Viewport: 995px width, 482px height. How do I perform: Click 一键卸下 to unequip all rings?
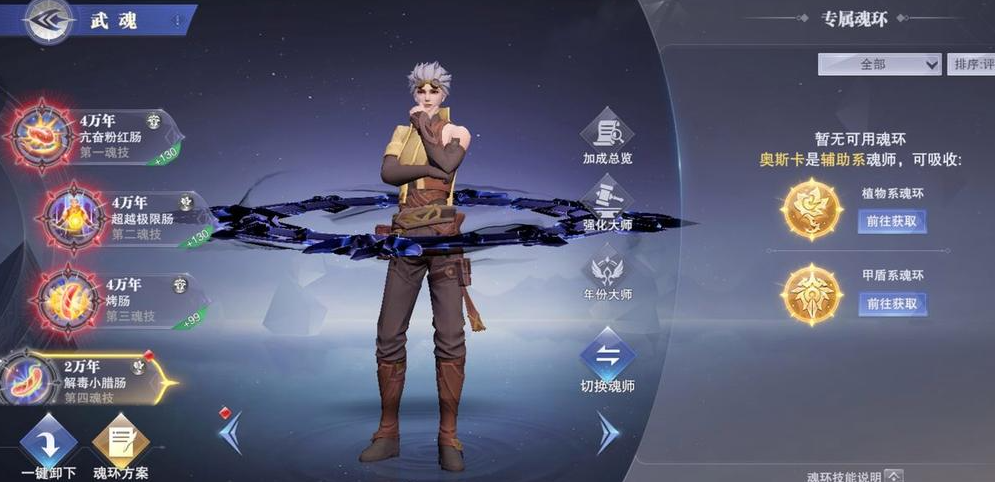point(48,445)
